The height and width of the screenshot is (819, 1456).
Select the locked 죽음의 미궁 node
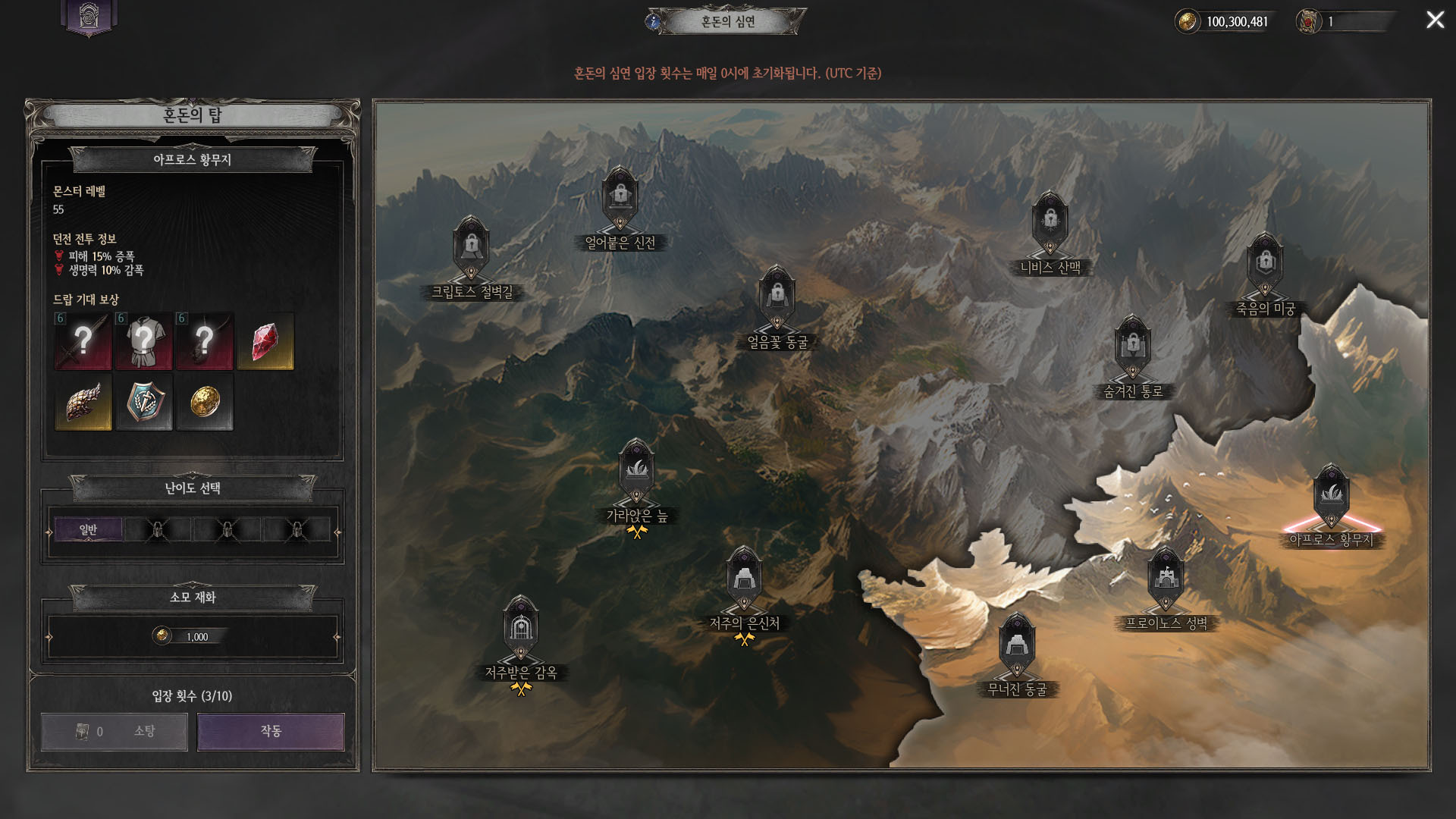1265,265
